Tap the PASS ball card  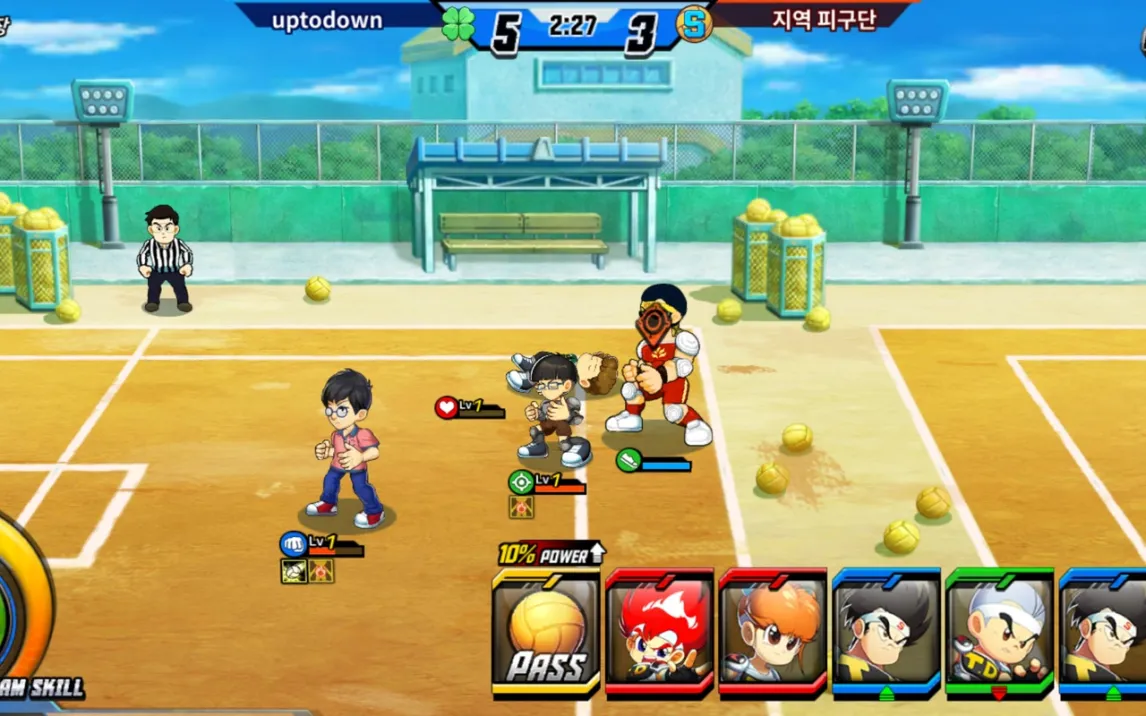point(545,634)
